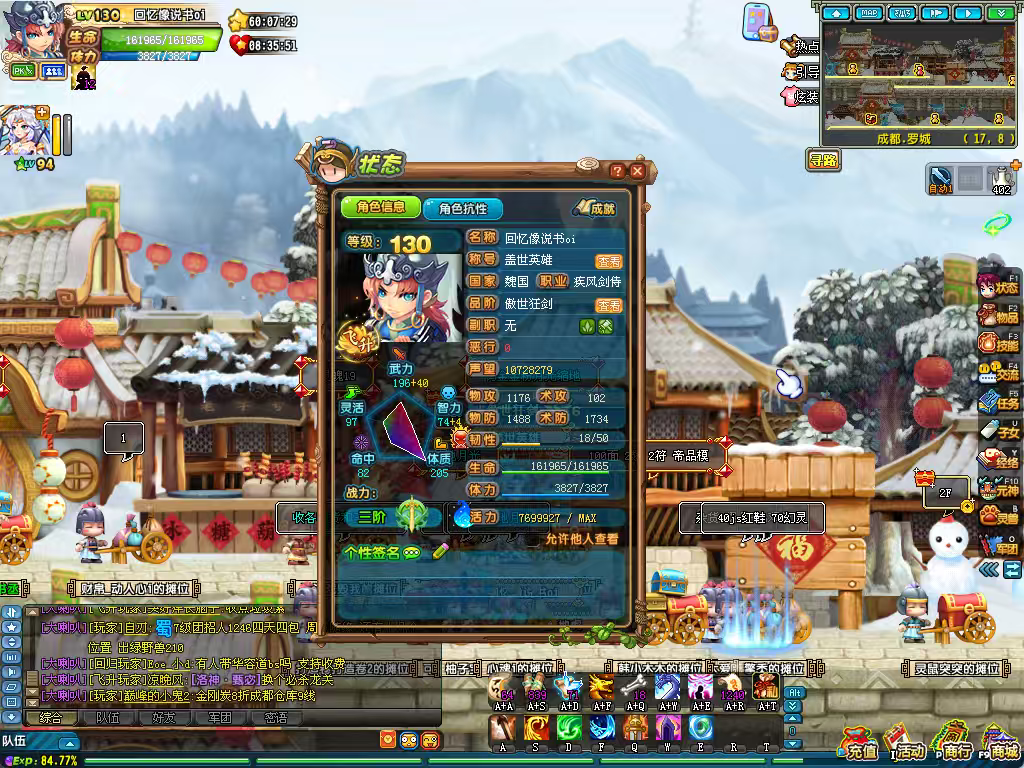Click the help question mark button

click(x=617, y=171)
